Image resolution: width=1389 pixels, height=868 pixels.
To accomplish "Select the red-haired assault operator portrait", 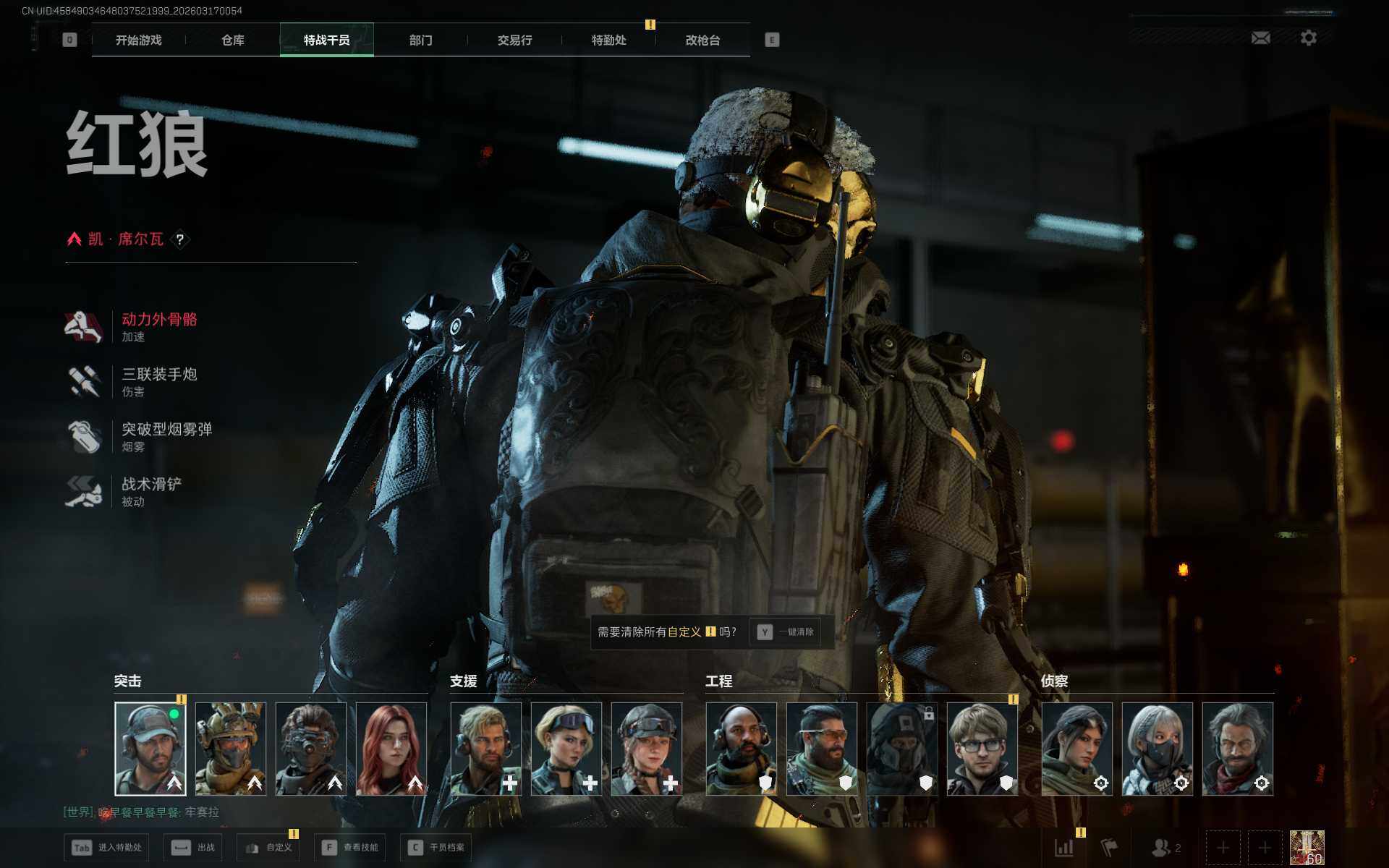I will (x=391, y=749).
